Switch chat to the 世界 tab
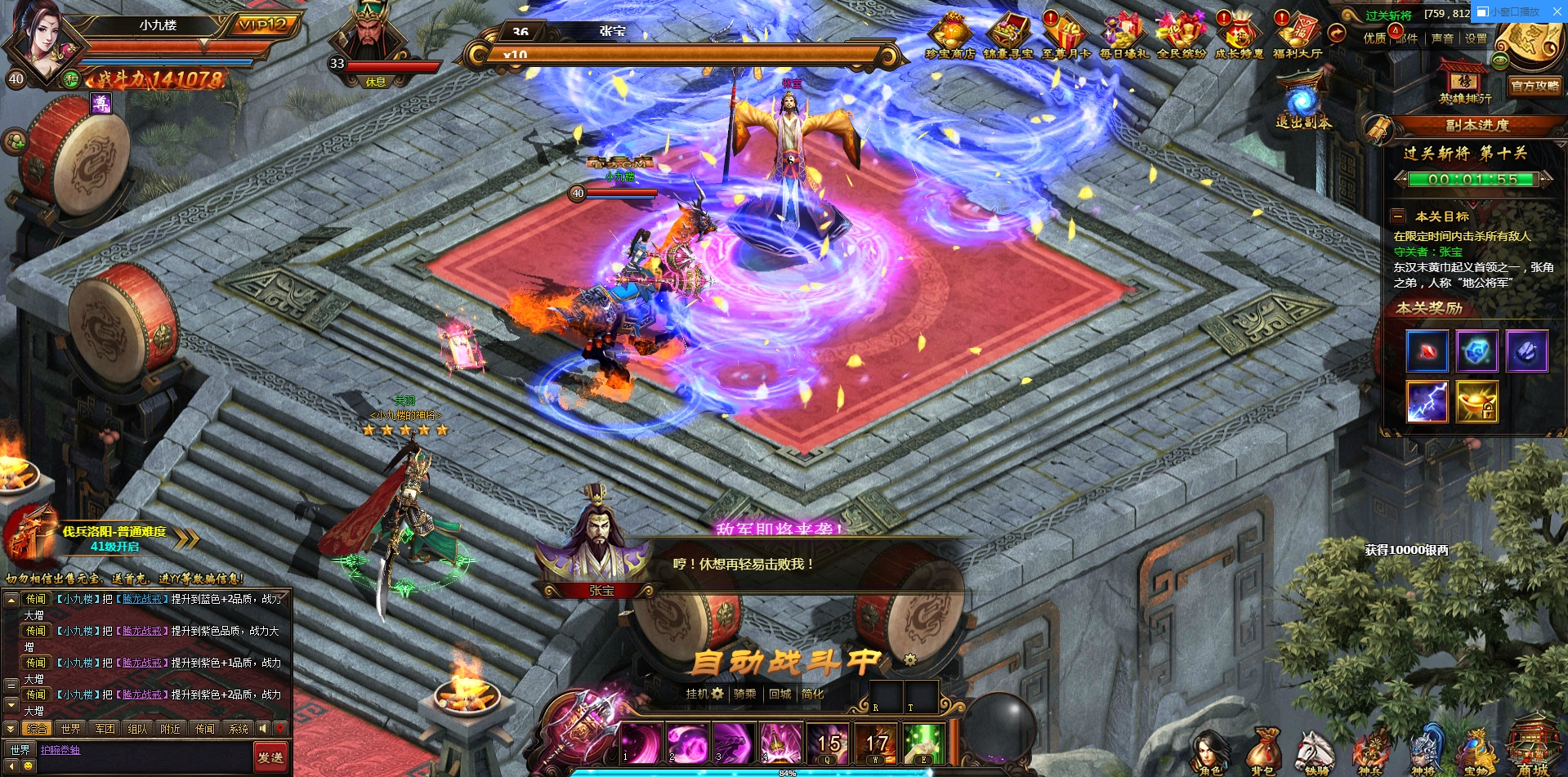 [x=70, y=729]
